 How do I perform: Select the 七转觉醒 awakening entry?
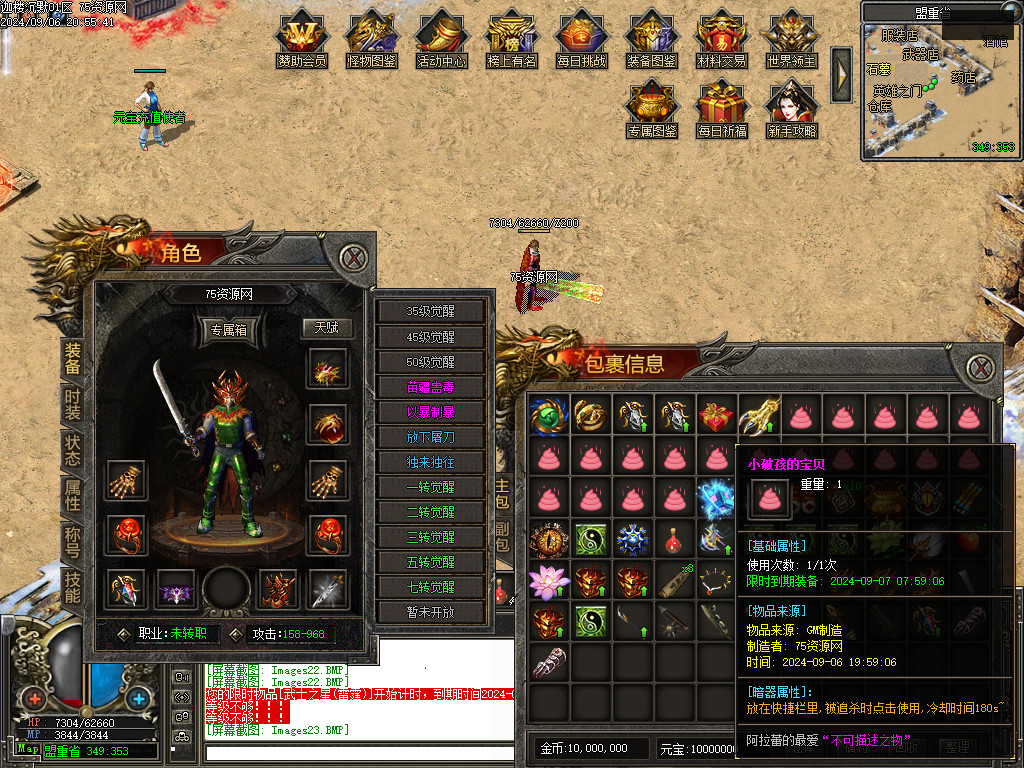431,587
